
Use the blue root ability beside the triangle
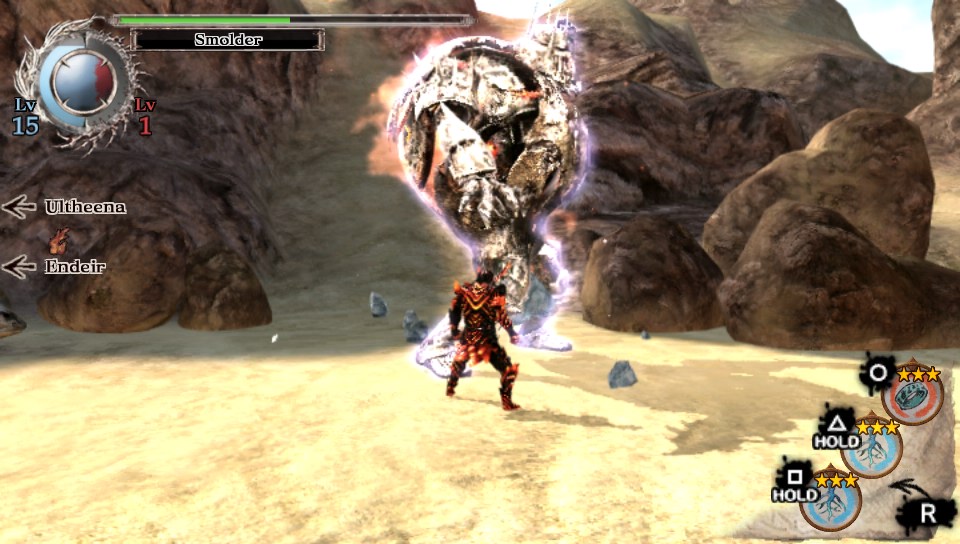point(872,449)
